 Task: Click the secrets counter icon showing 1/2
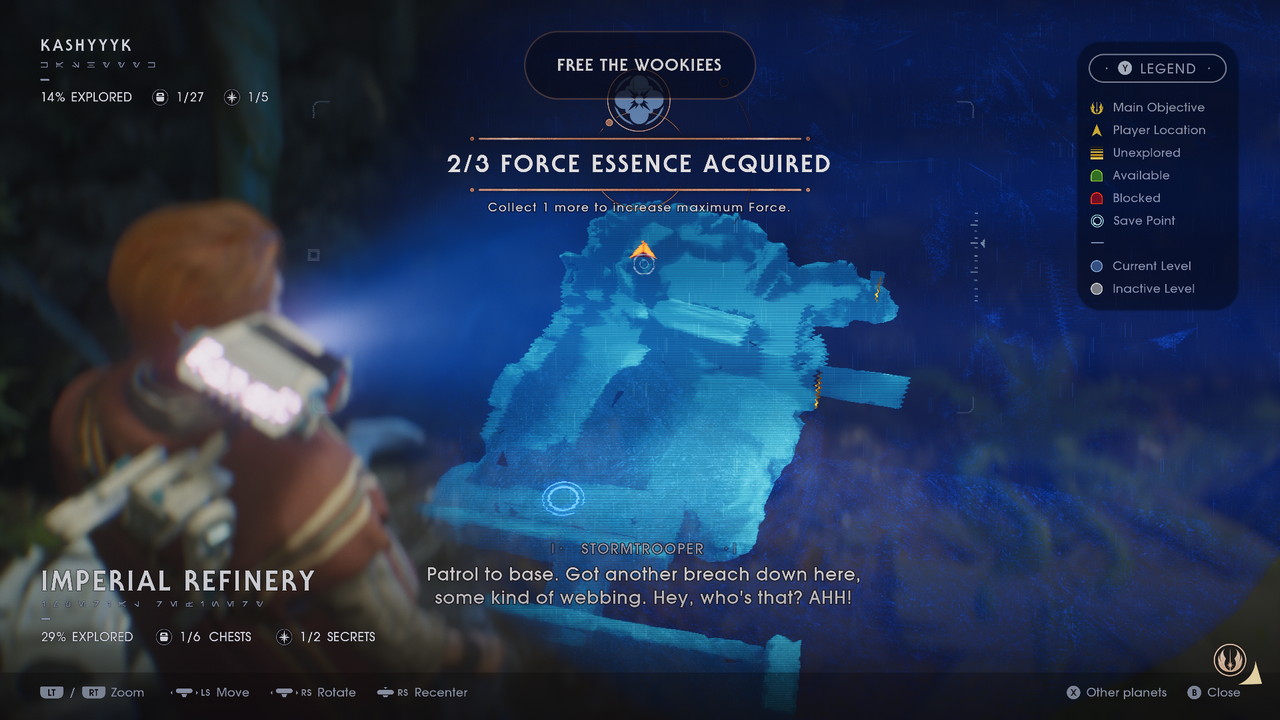pos(284,636)
